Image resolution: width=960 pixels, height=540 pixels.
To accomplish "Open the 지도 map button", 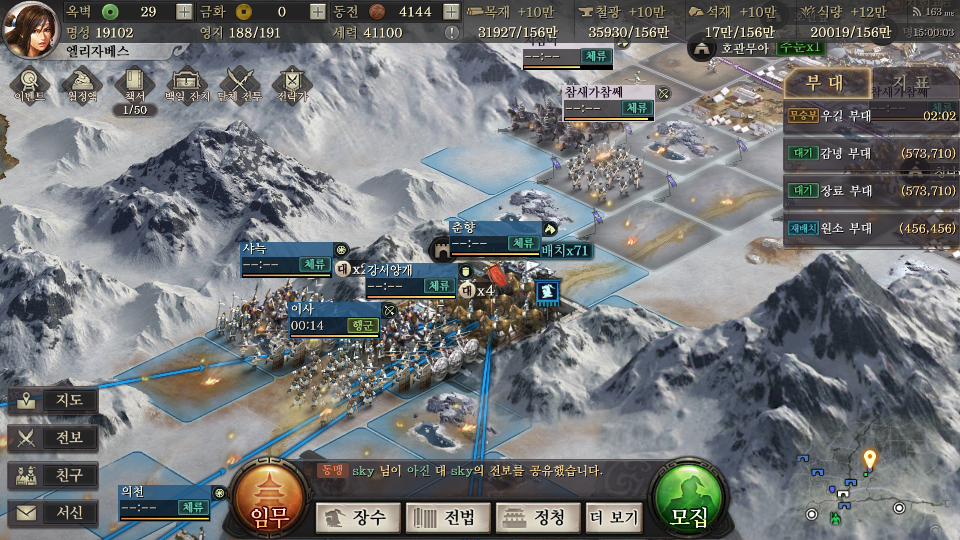I will point(54,401).
